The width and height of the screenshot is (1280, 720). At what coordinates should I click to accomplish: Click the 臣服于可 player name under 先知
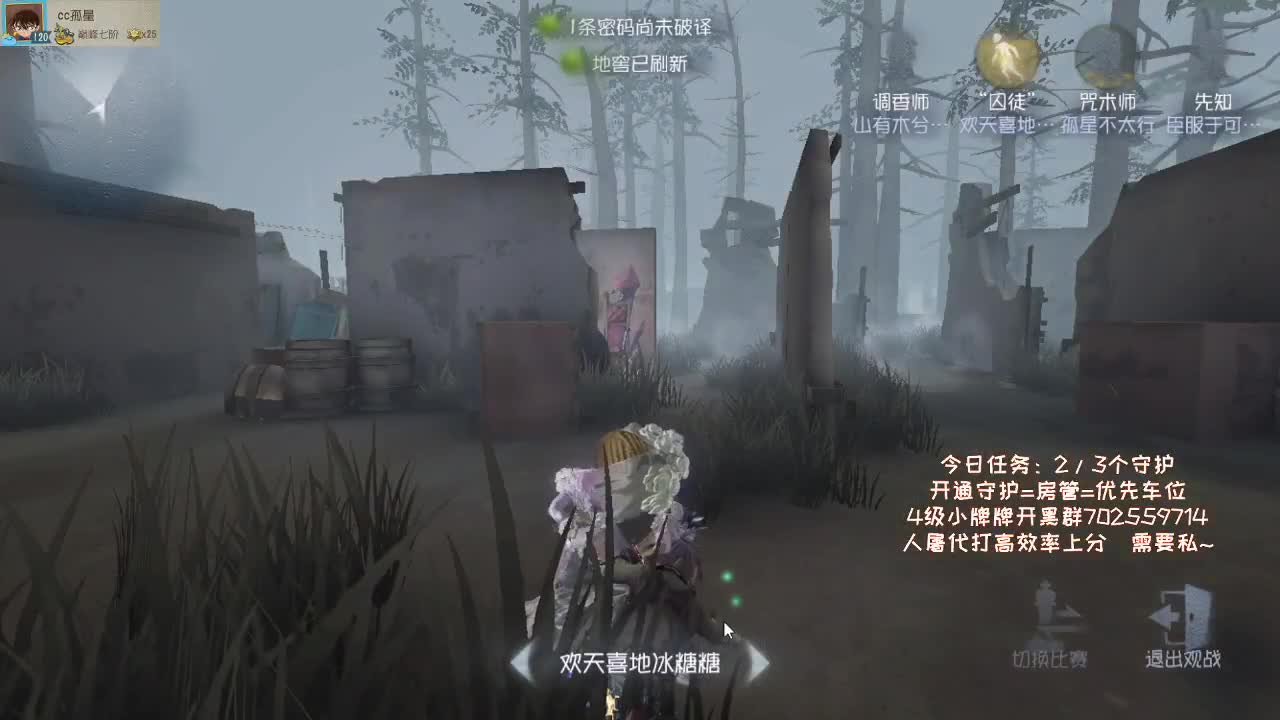pos(1213,124)
